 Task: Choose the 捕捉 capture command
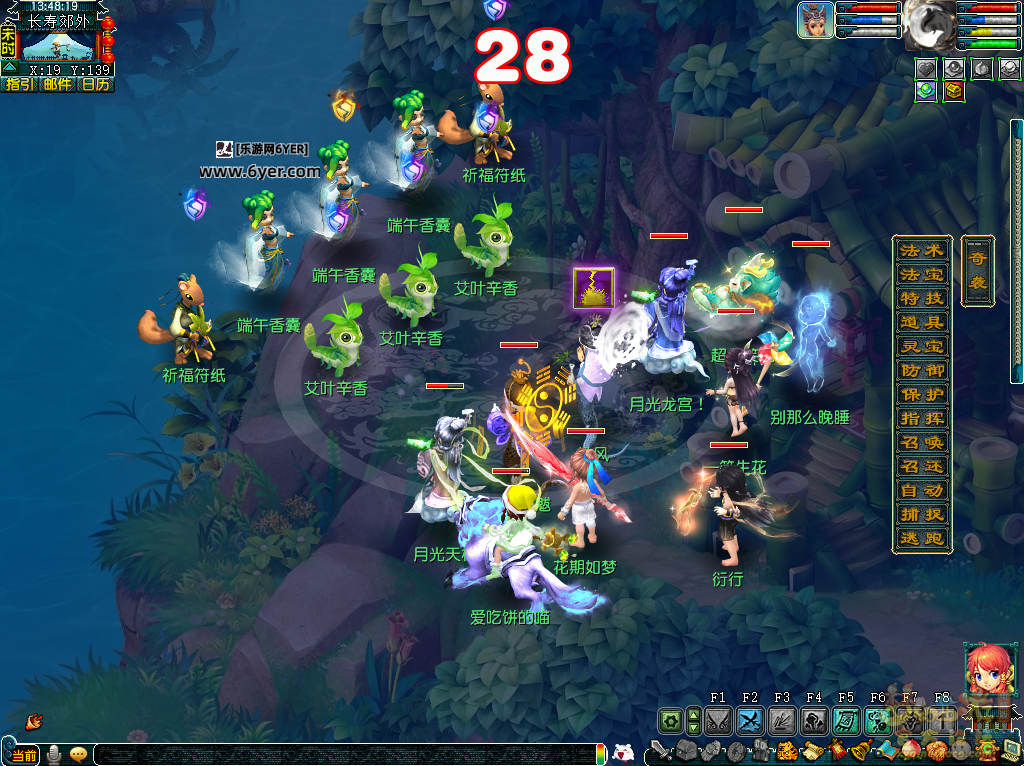[921, 514]
